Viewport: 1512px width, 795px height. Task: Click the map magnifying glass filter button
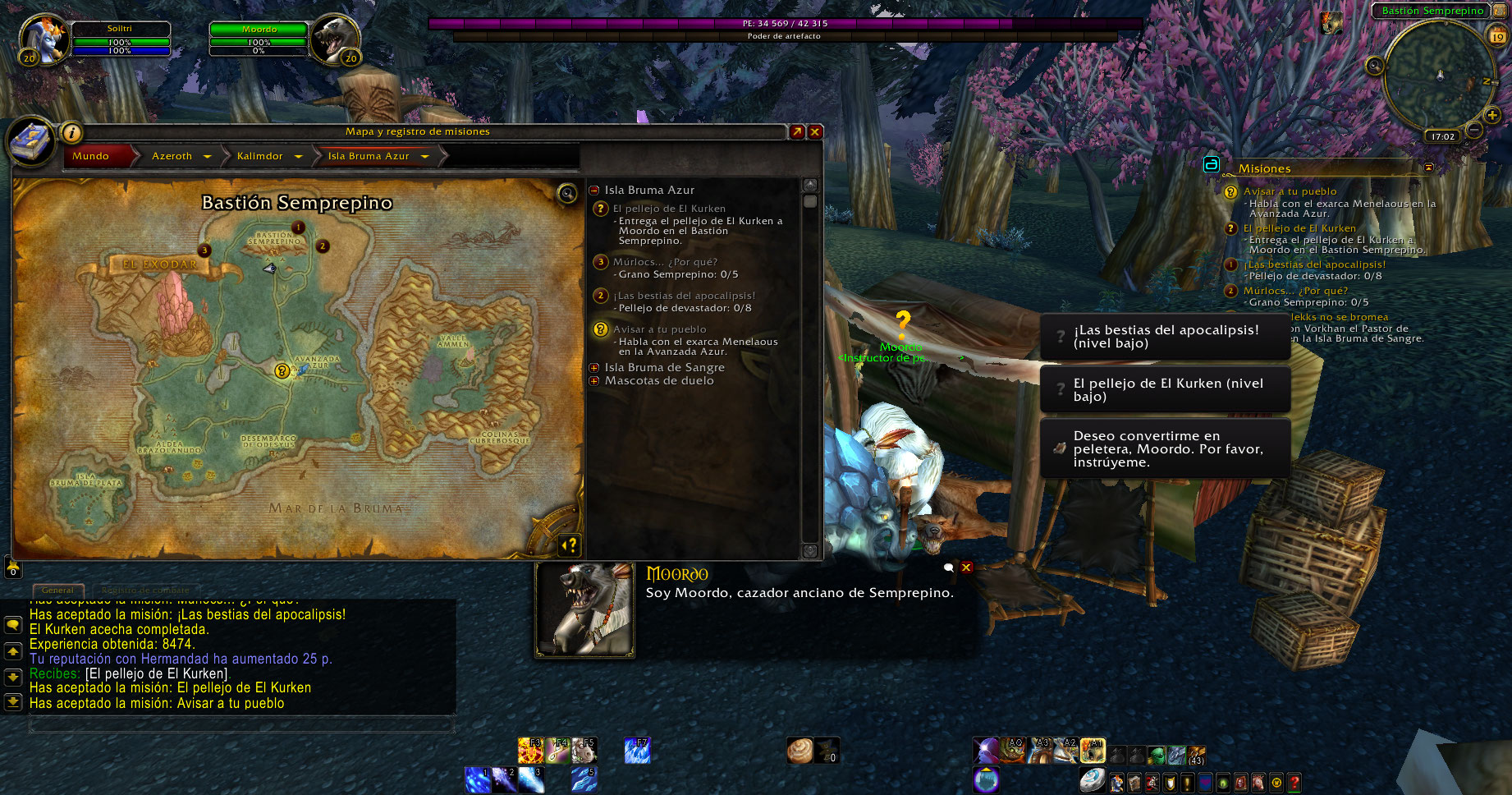click(566, 194)
